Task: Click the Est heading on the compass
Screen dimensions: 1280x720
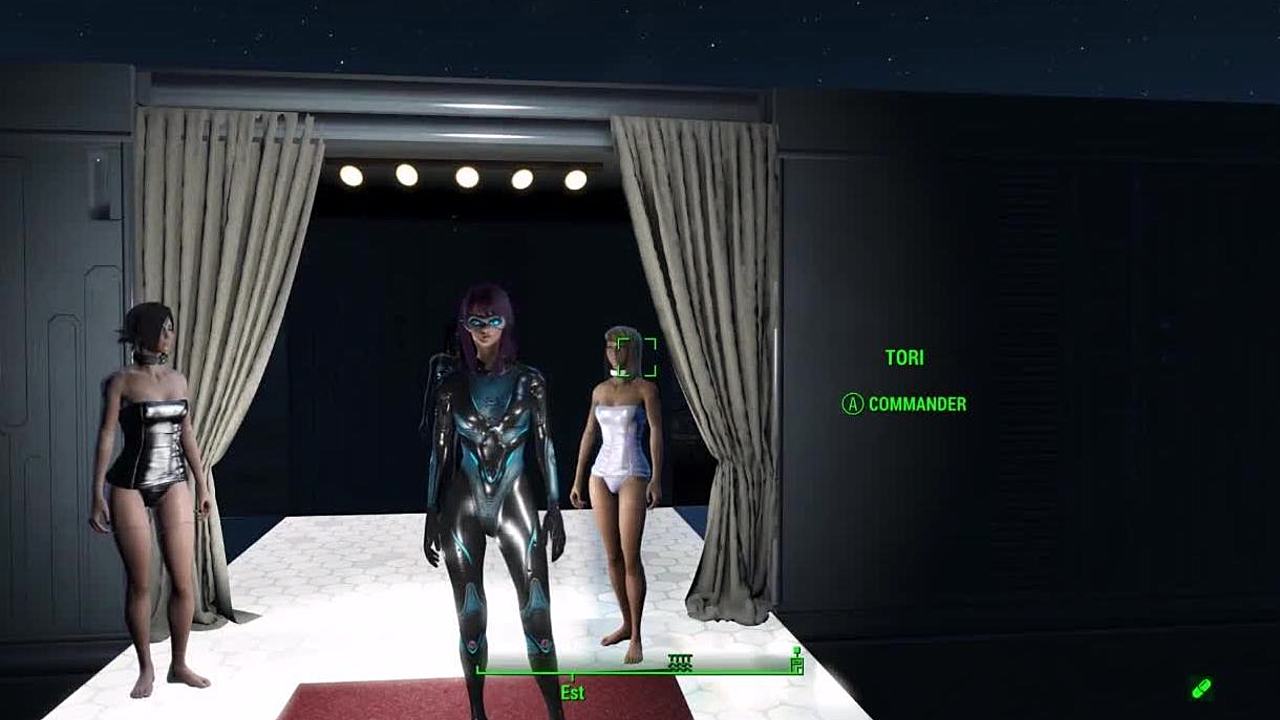Action: coord(572,692)
